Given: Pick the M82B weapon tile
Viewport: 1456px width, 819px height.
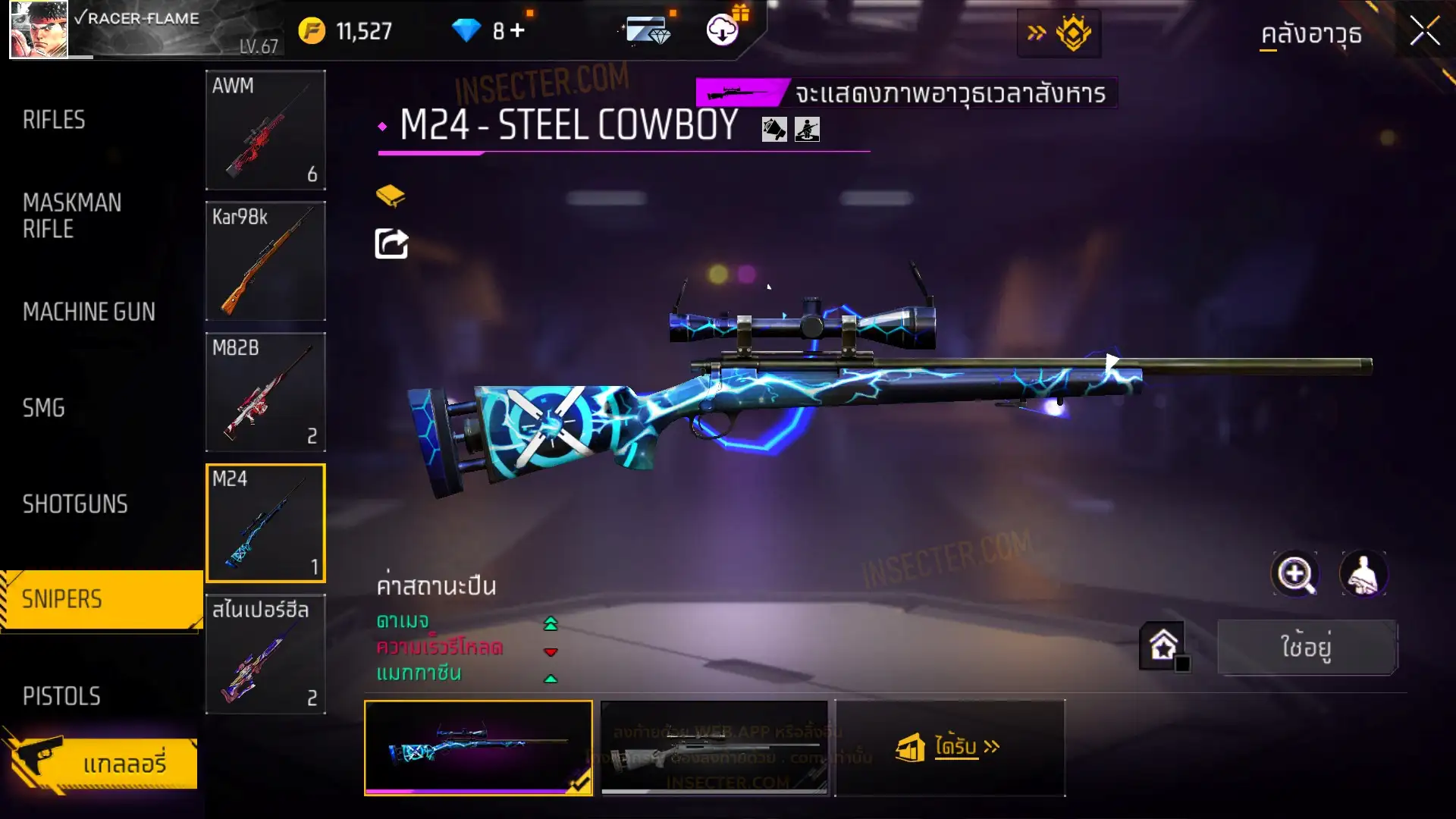Looking at the screenshot, I should 265,392.
